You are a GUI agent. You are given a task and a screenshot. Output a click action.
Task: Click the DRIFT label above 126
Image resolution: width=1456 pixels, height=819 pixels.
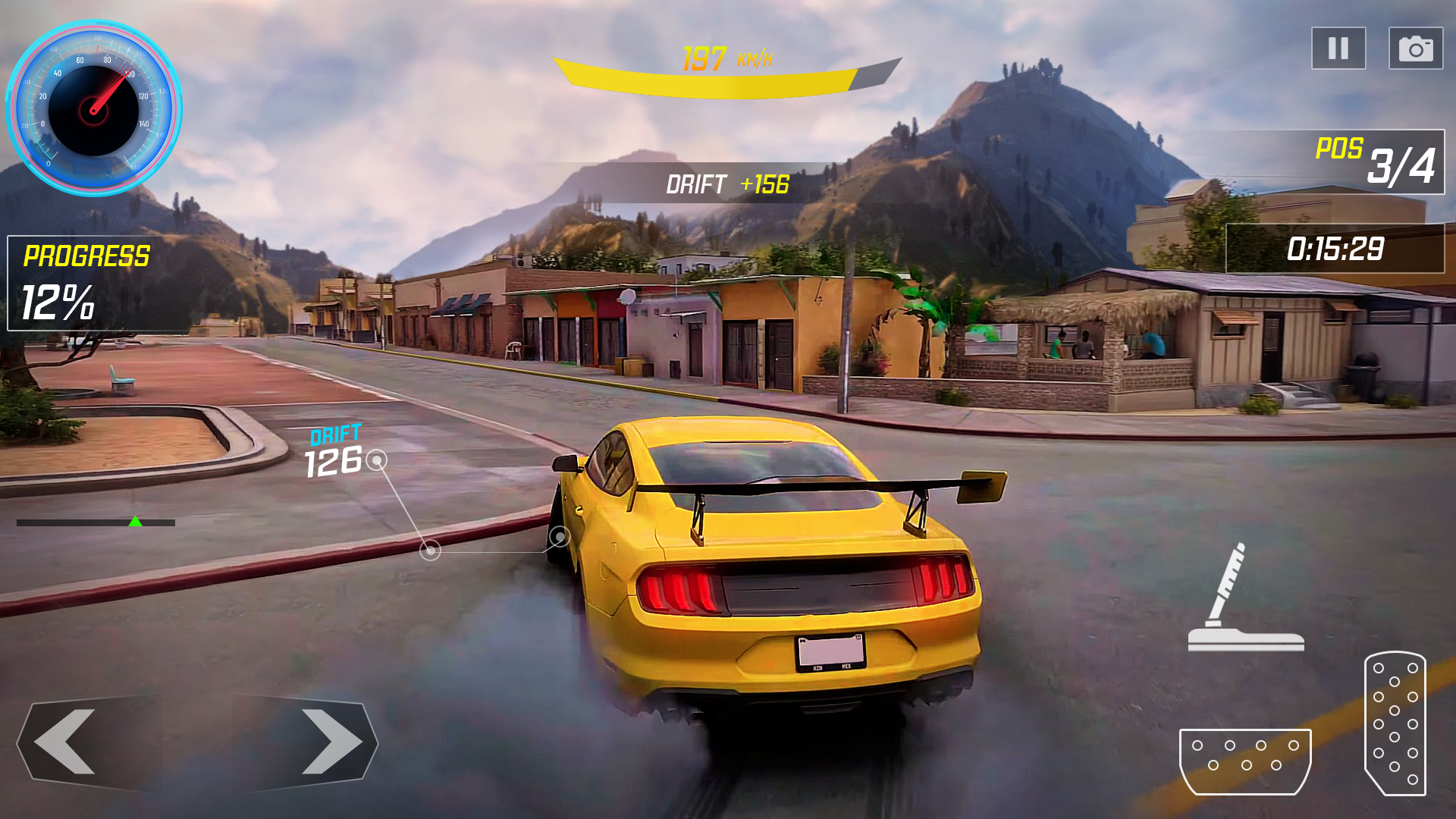pos(334,435)
